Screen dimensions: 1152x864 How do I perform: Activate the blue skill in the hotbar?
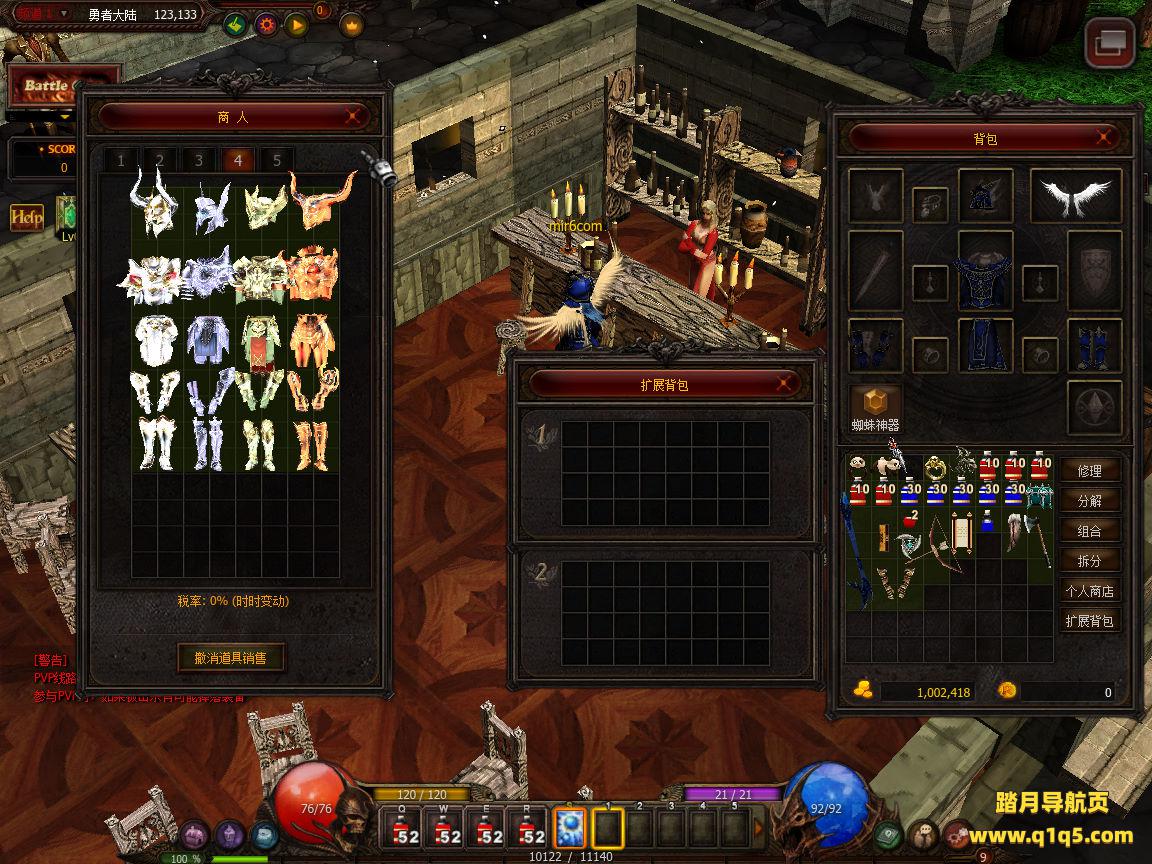(569, 828)
